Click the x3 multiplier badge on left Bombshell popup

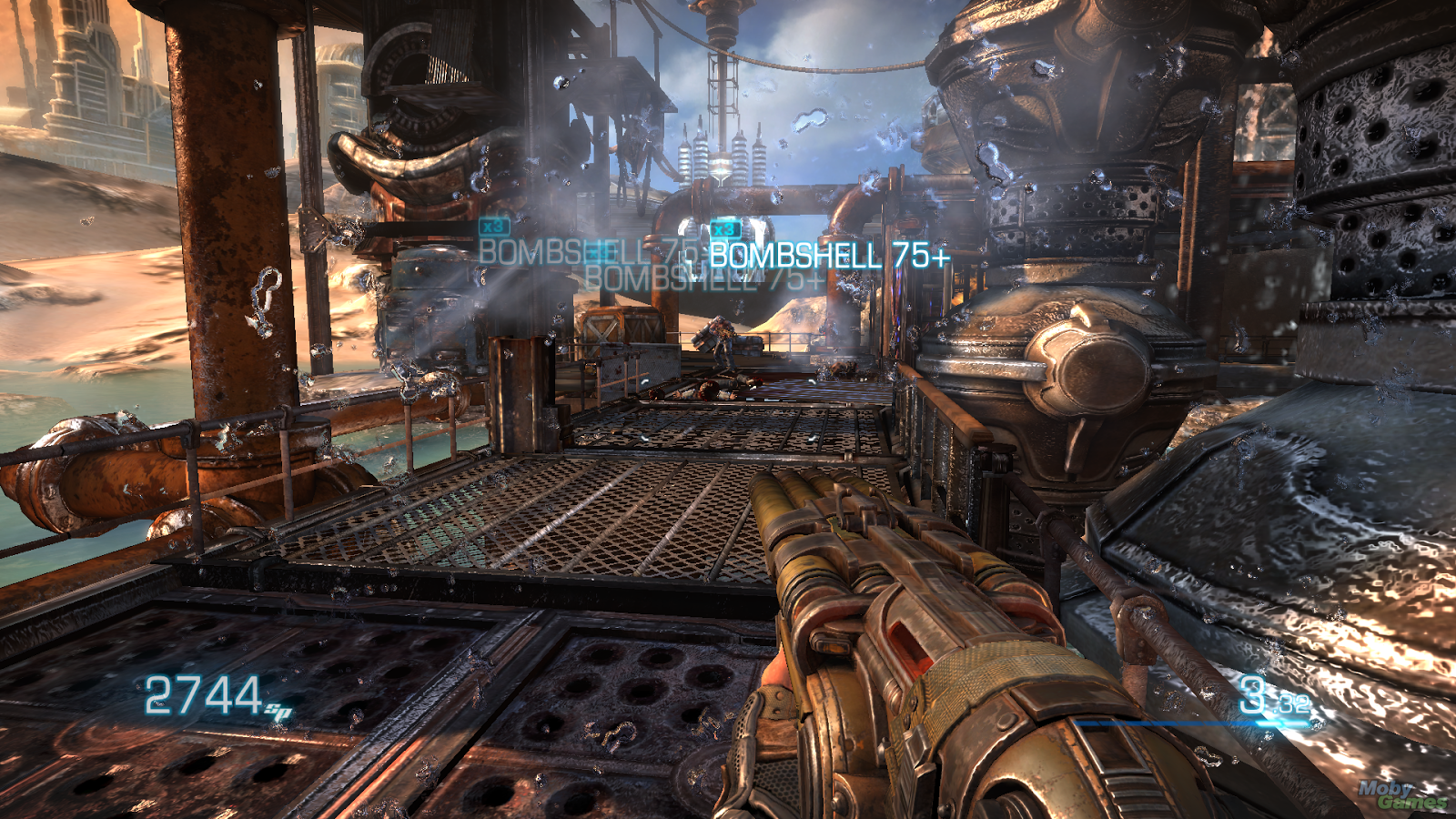tap(492, 226)
